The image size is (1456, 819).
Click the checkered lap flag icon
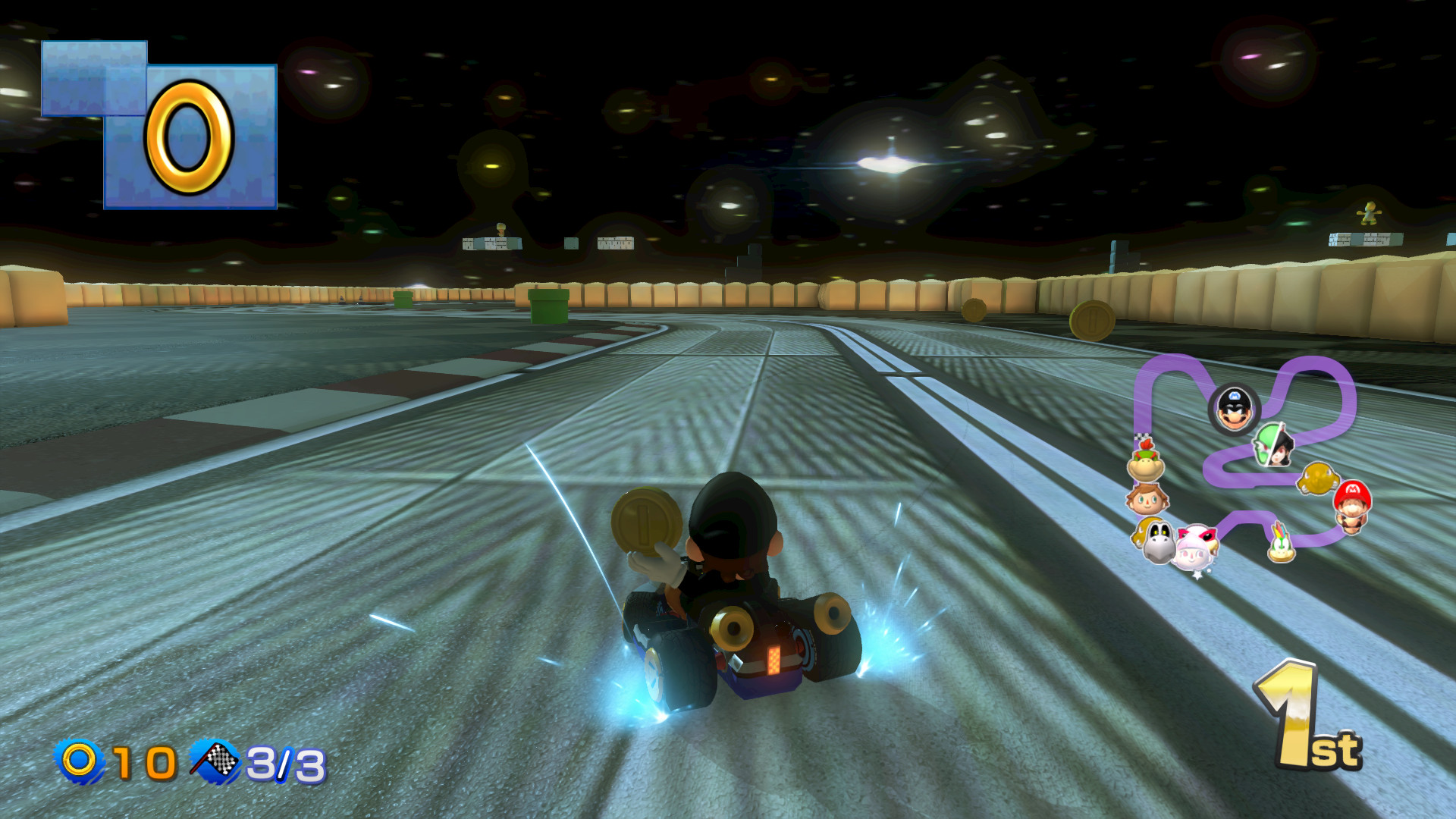point(215,758)
